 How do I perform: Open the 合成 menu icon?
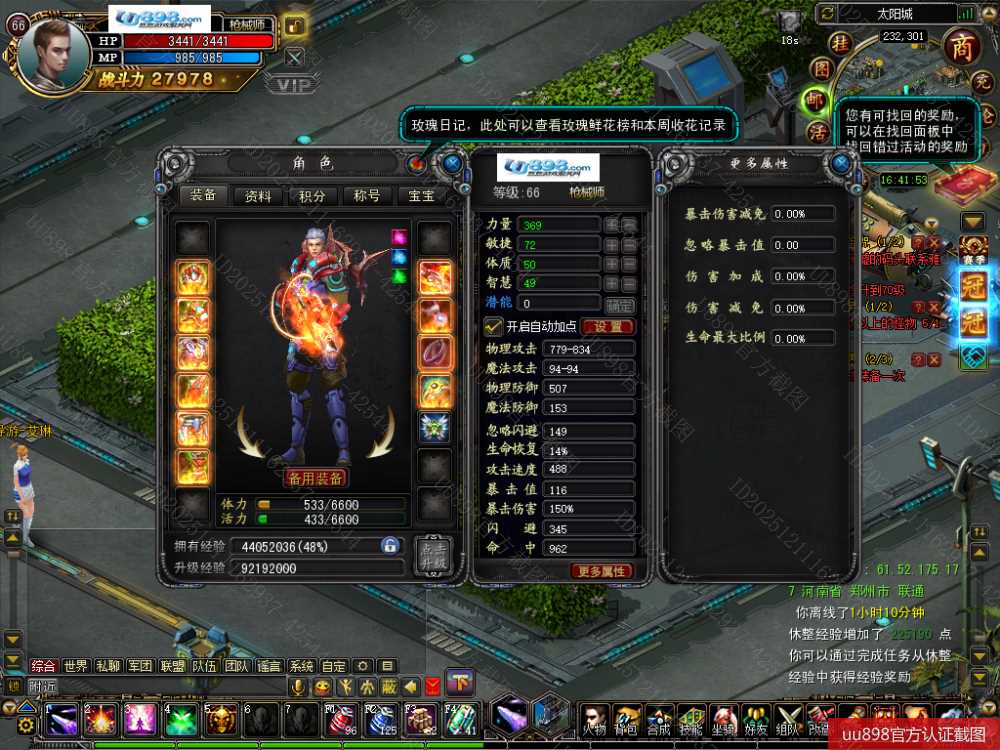pos(657,719)
